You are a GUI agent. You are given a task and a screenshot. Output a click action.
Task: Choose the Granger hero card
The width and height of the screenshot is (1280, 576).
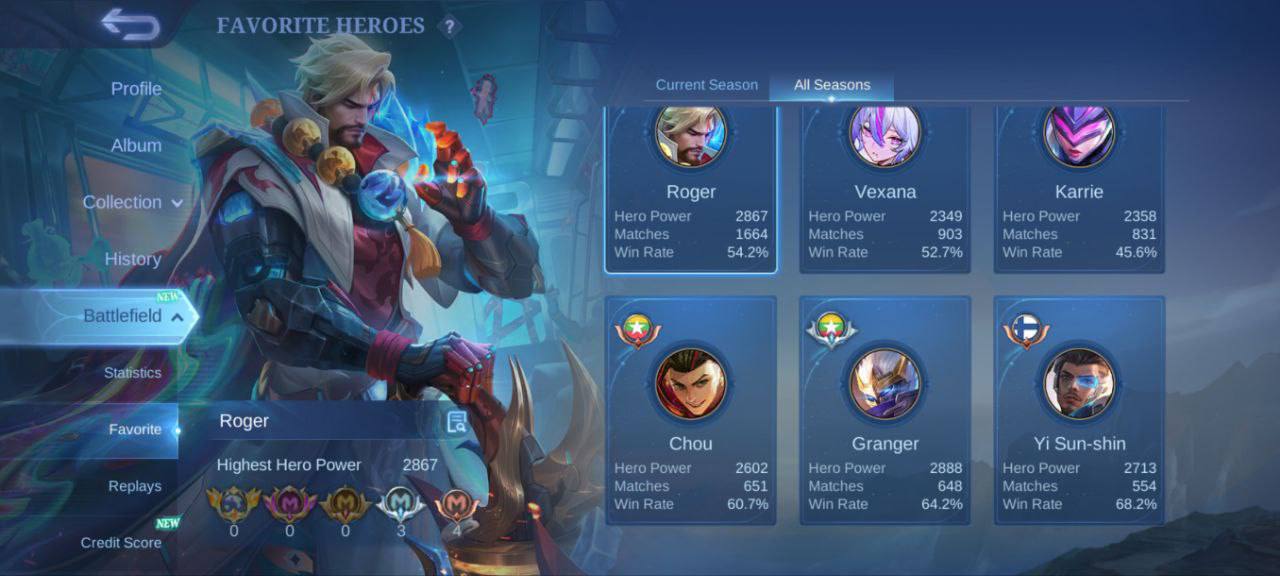tap(885, 410)
